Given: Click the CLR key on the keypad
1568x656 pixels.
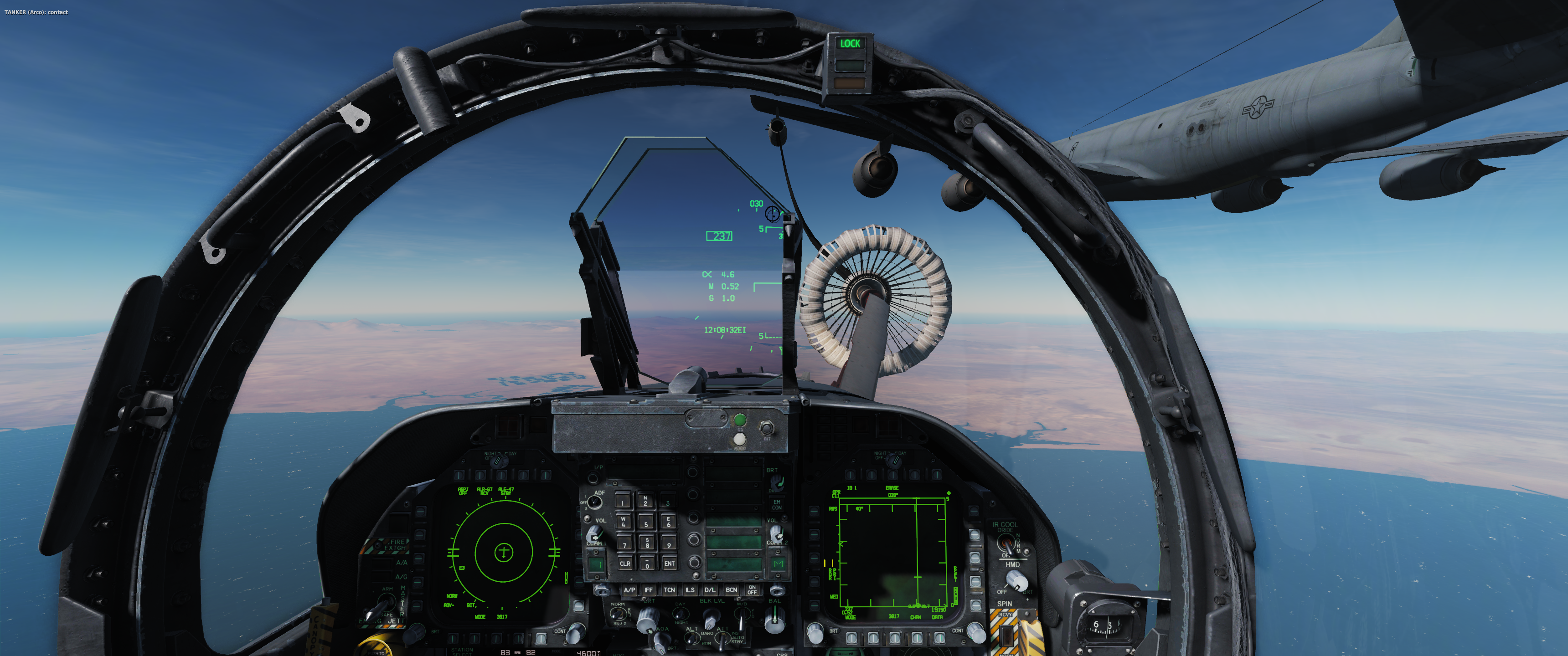Looking at the screenshot, I should click(624, 564).
